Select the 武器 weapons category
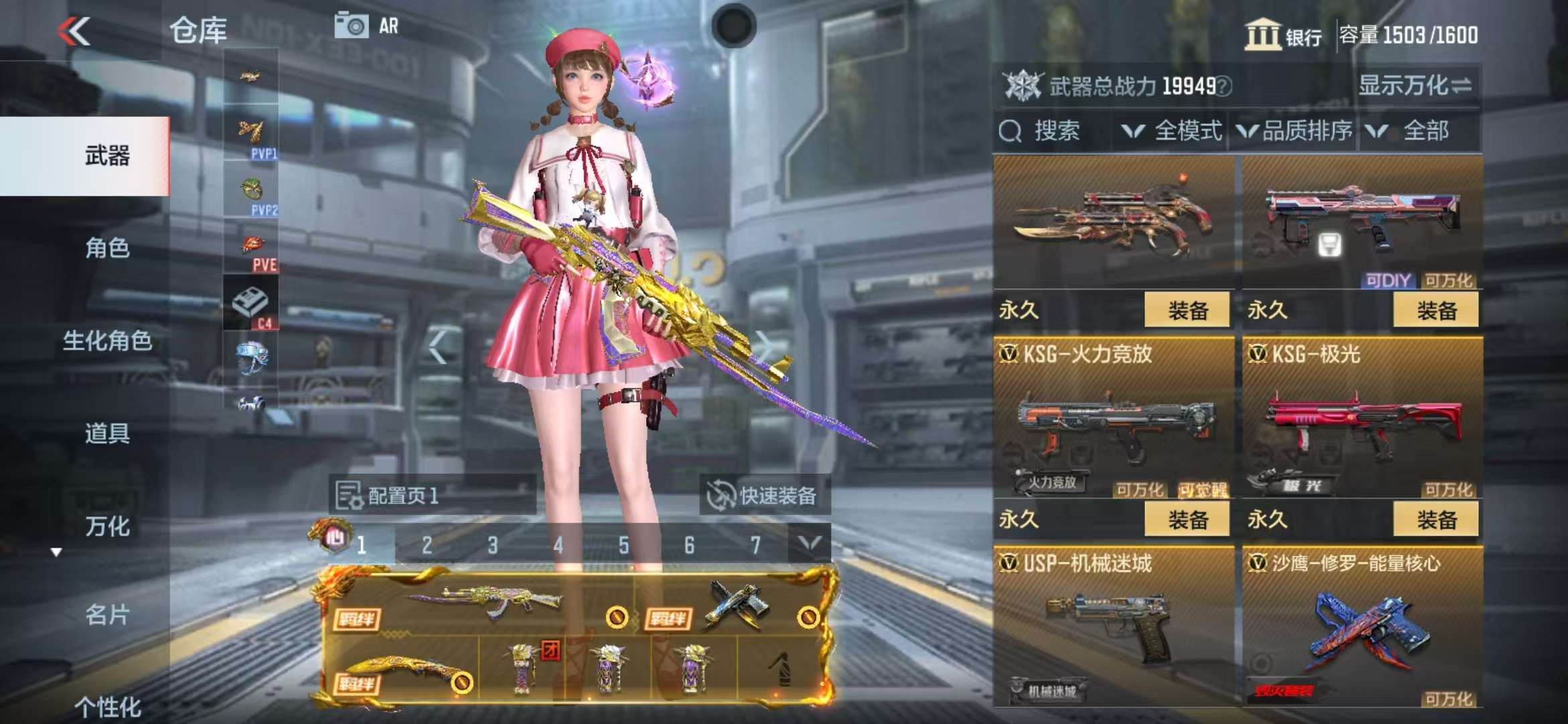This screenshot has width=1568, height=724. click(107, 156)
